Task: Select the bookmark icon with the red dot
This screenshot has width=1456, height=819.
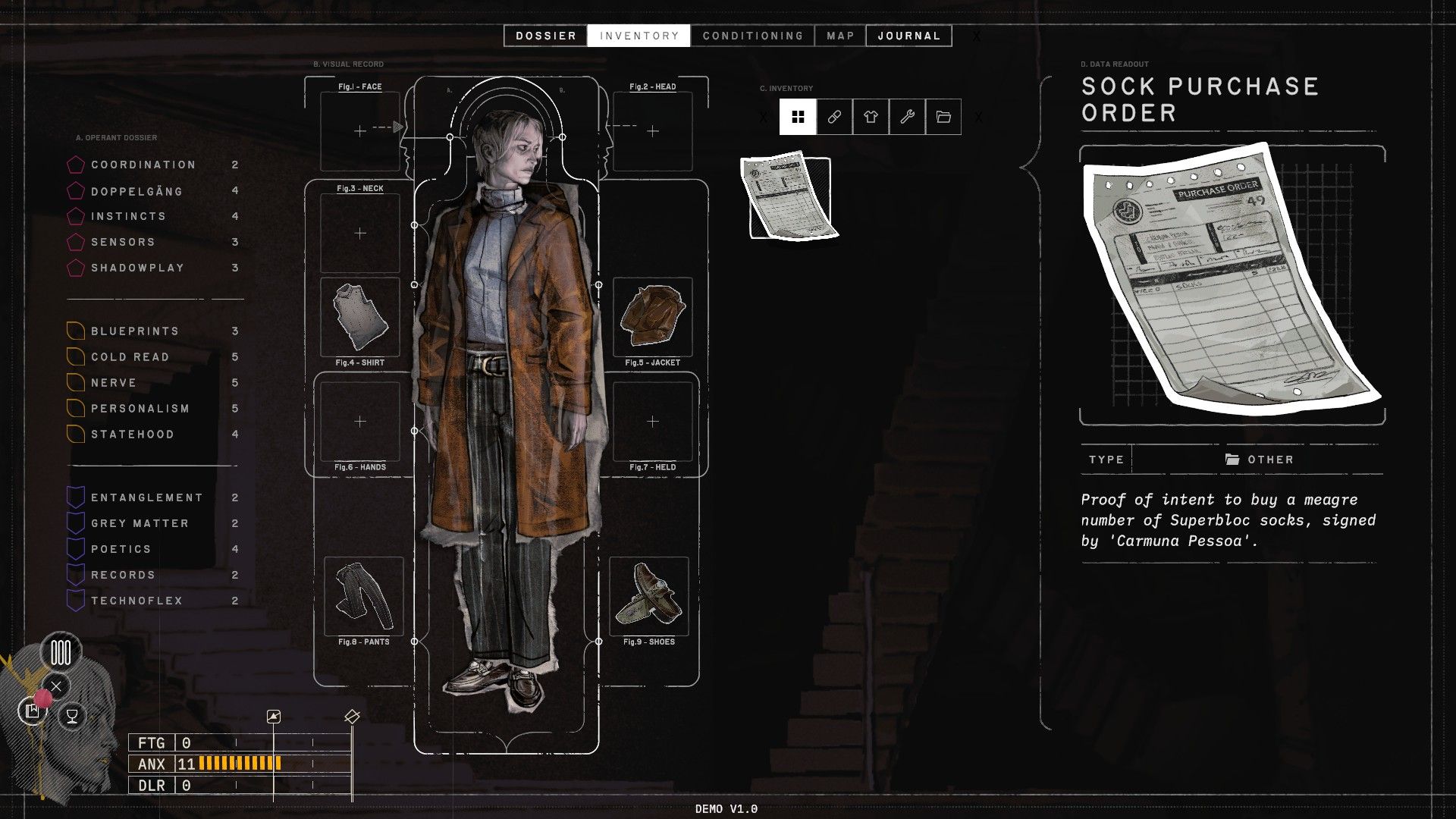Action: (32, 711)
